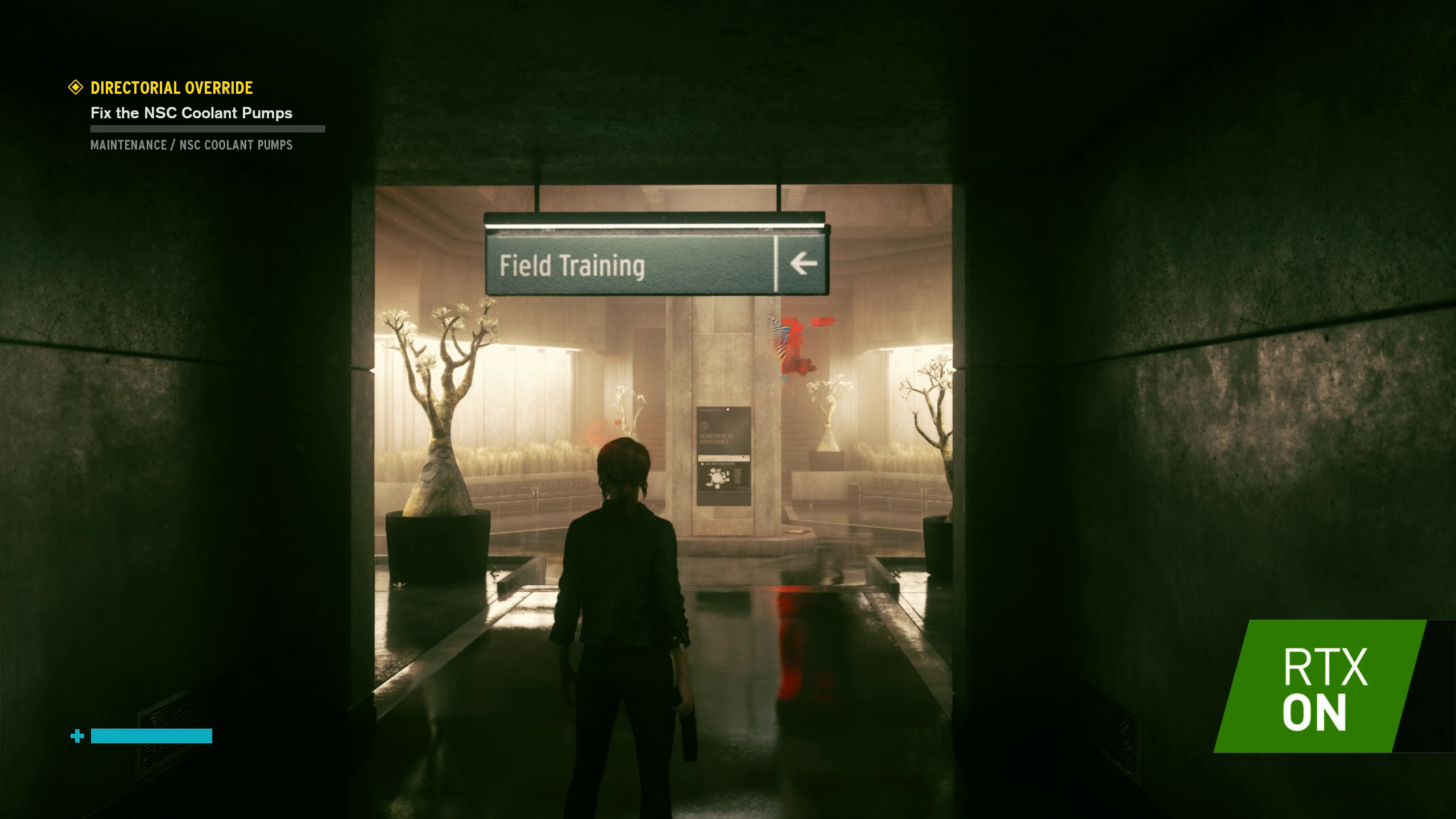Click the yellow diamond objective marker icon
Viewport: 1456px width, 819px height.
click(75, 88)
